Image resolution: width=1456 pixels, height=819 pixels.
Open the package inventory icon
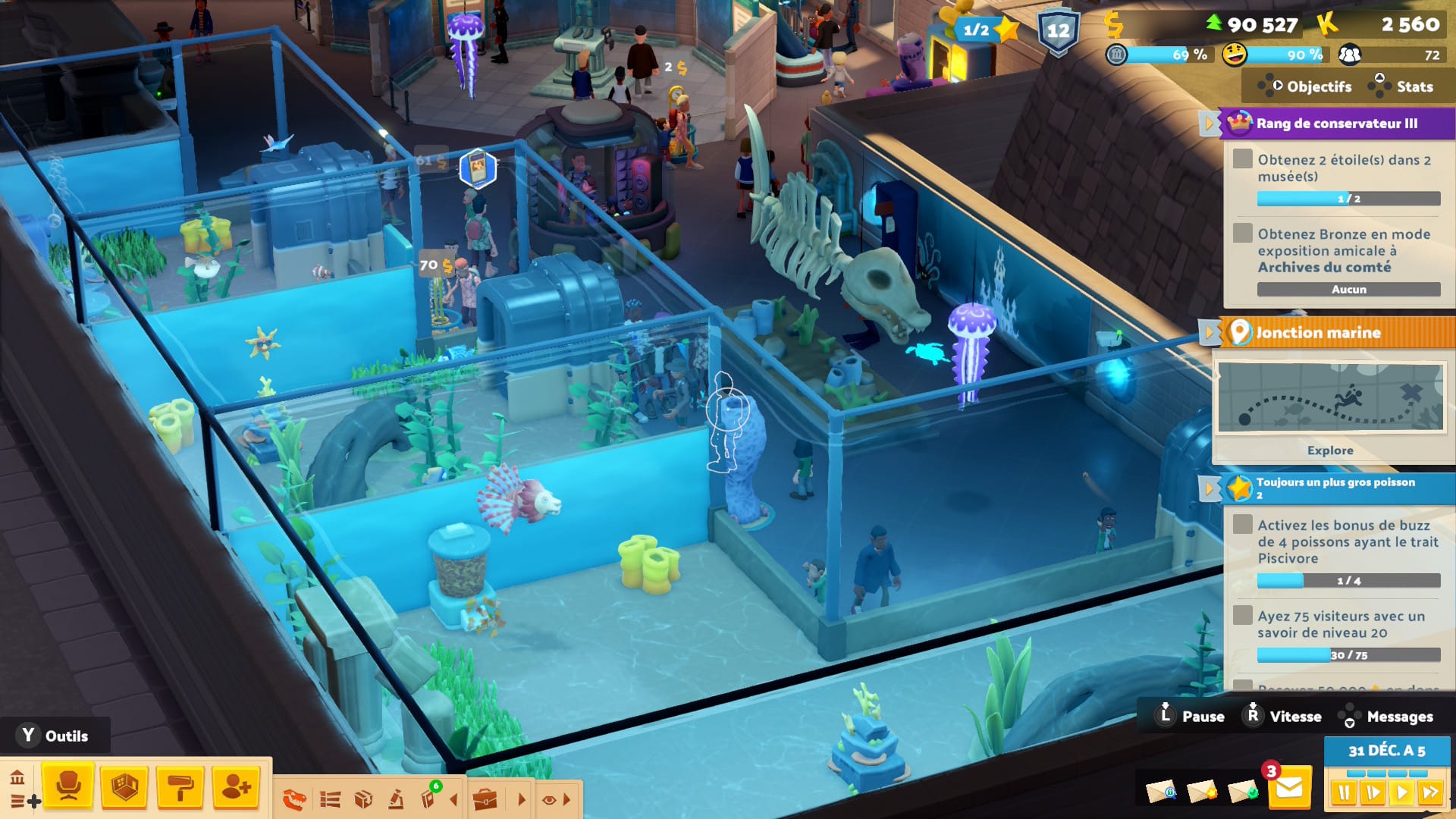click(x=363, y=799)
